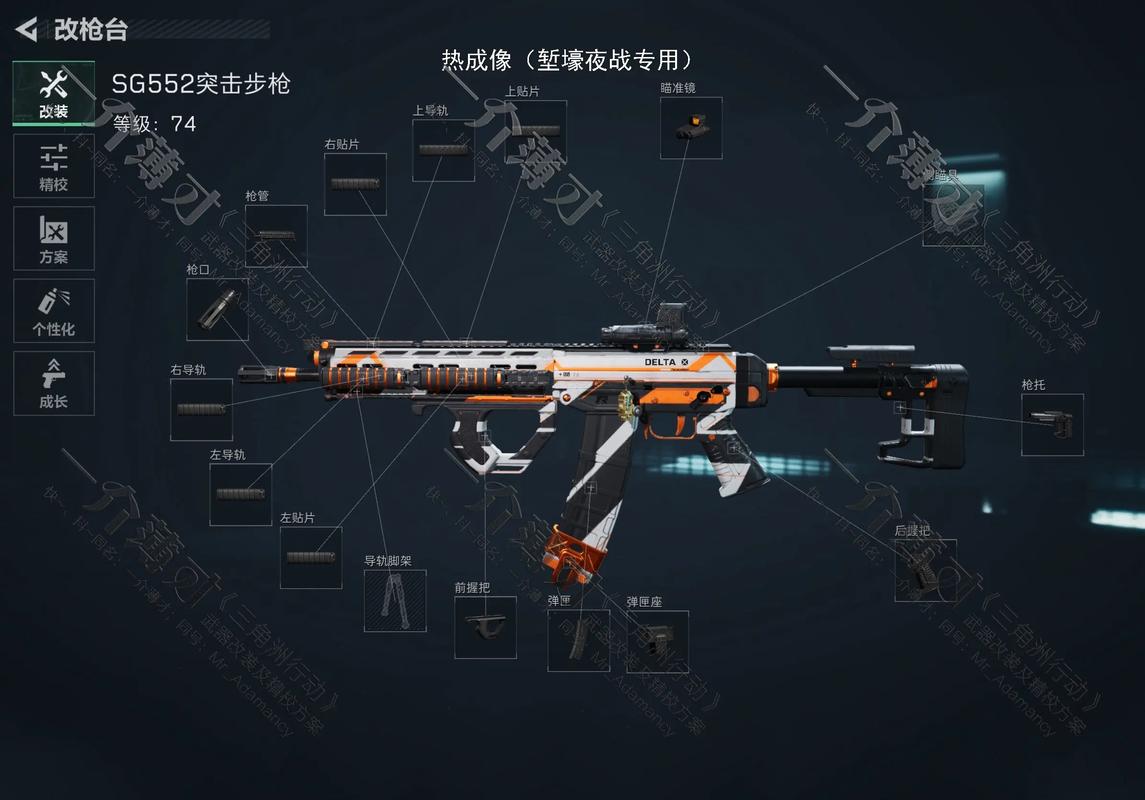Open the 枪管 barrel slot
1145x800 pixels.
pos(276,236)
